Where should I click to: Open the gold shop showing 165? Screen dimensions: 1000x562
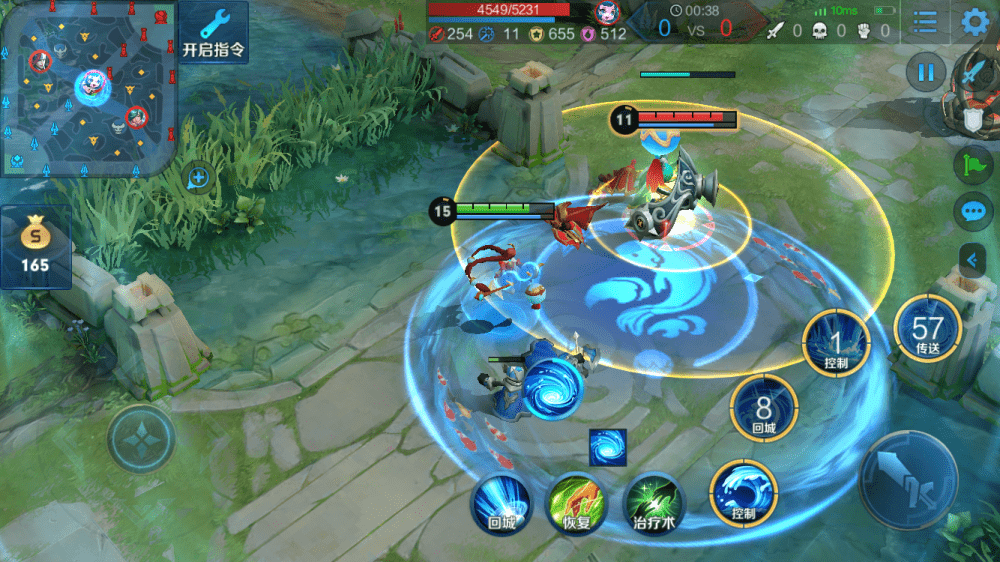coord(35,247)
